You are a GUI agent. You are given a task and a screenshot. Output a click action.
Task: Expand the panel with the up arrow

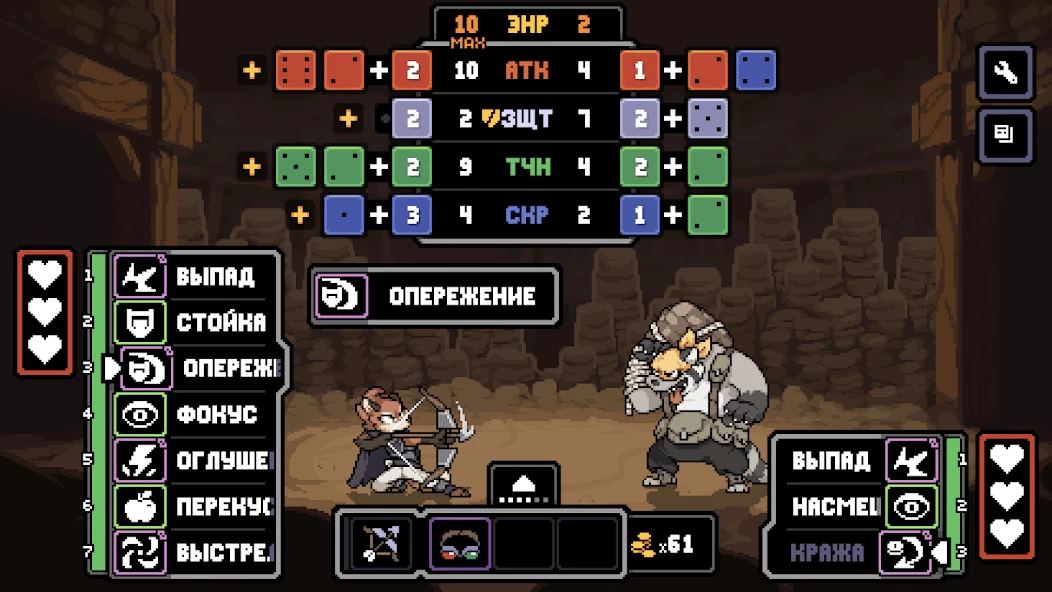[x=524, y=485]
